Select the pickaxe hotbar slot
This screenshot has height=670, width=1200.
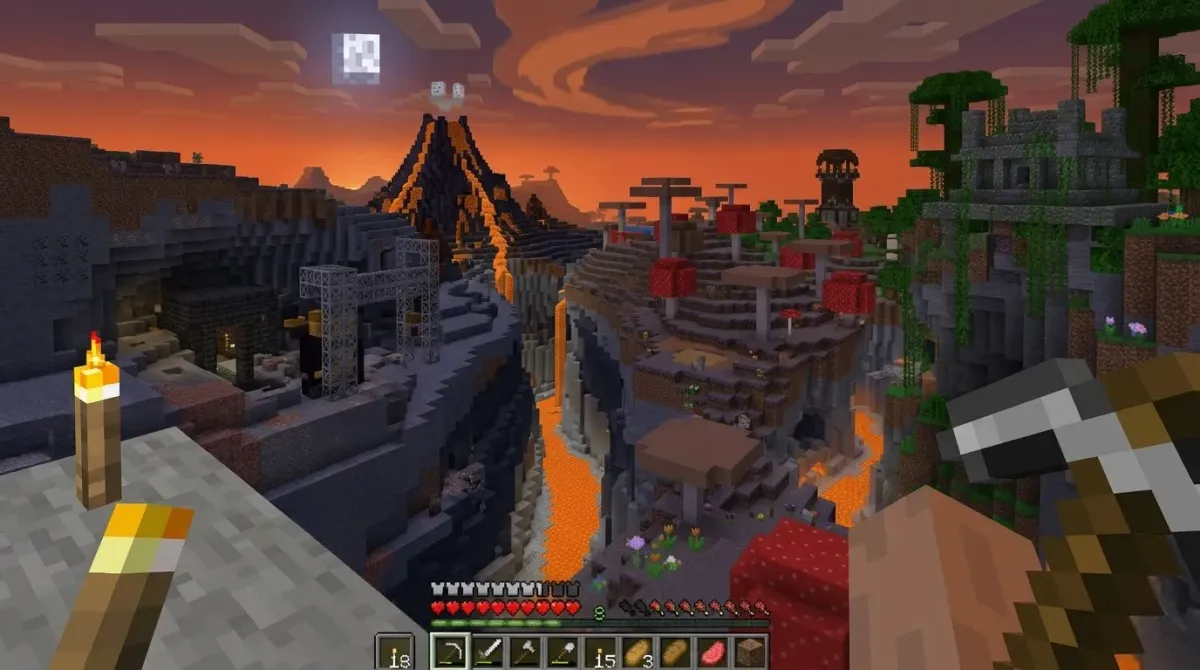(449, 652)
